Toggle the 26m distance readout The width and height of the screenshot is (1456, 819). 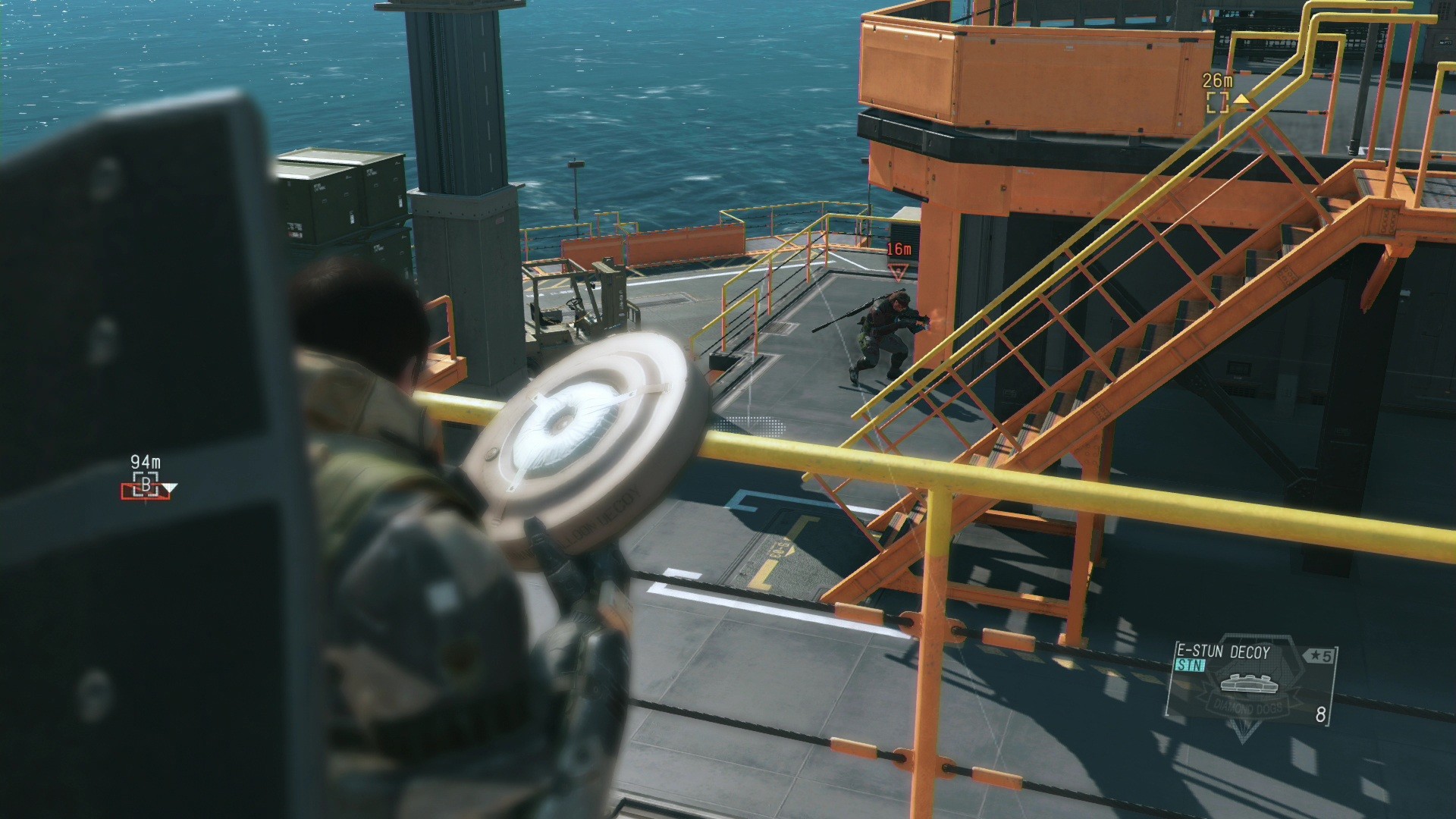(1216, 80)
